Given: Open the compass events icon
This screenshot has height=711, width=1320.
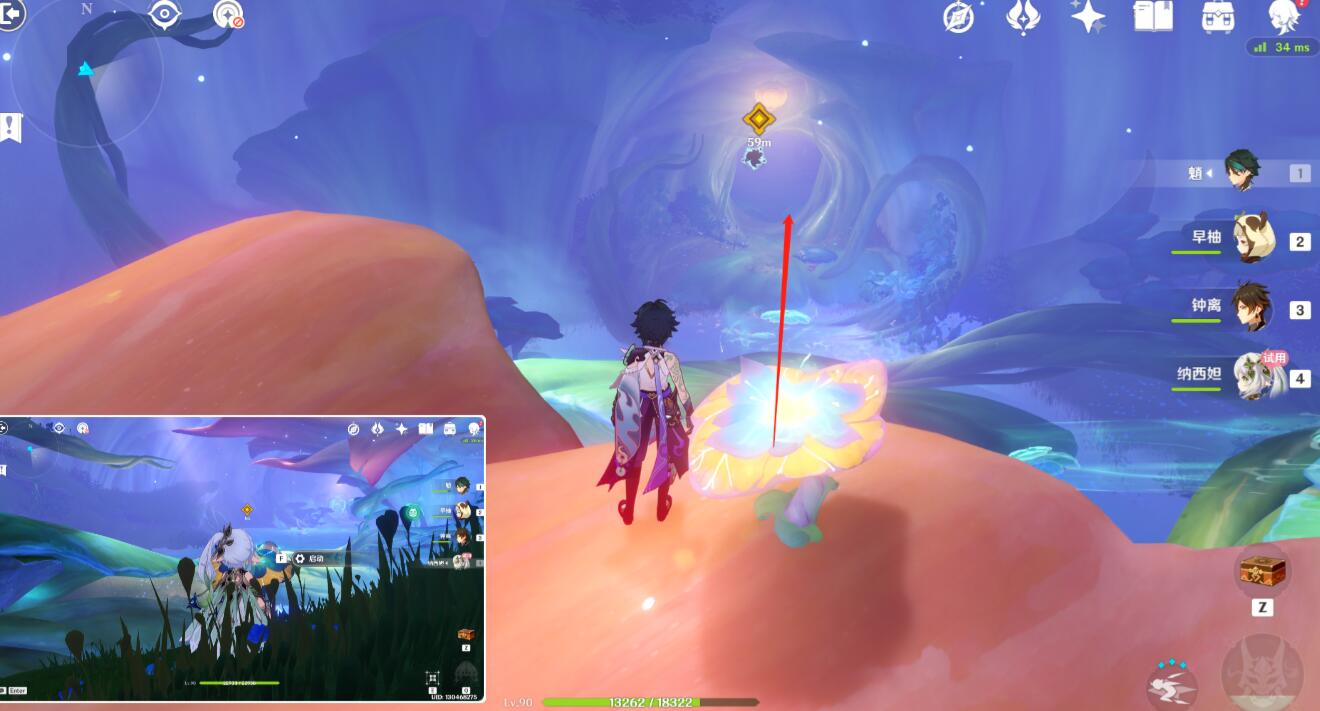Looking at the screenshot, I should [959, 16].
